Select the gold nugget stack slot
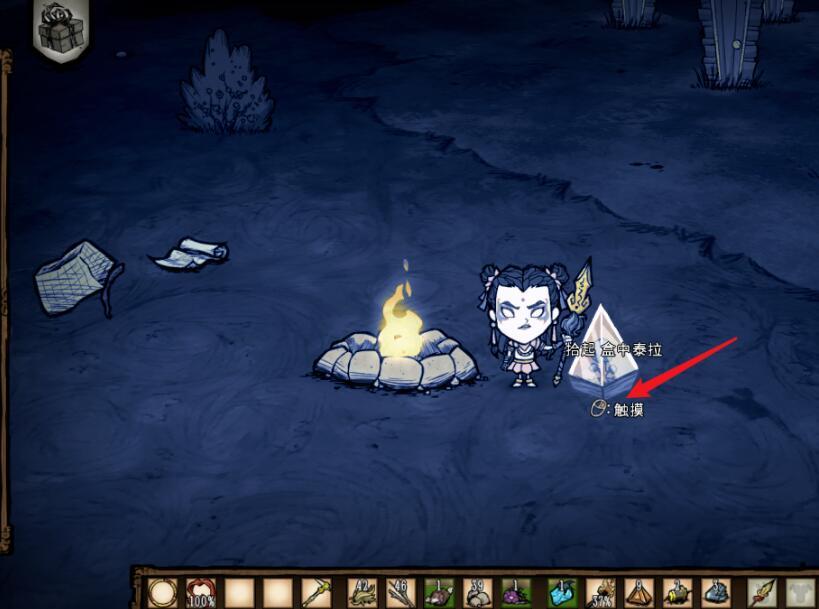Viewport: 819px width, 609px height. pos(679,592)
